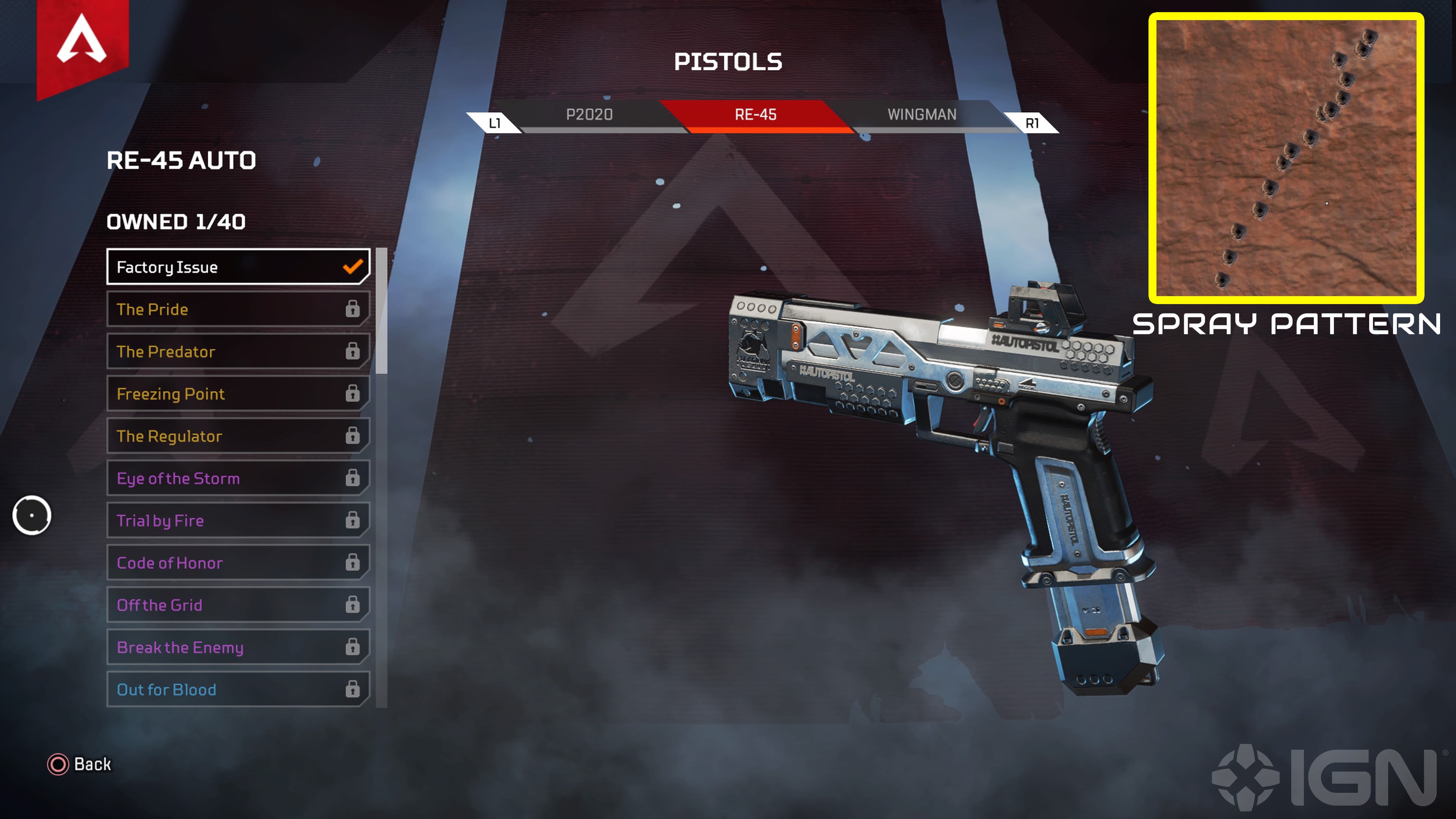1456x819 pixels.
Task: Toggle the lock on Trial by Fire skin
Action: click(353, 521)
